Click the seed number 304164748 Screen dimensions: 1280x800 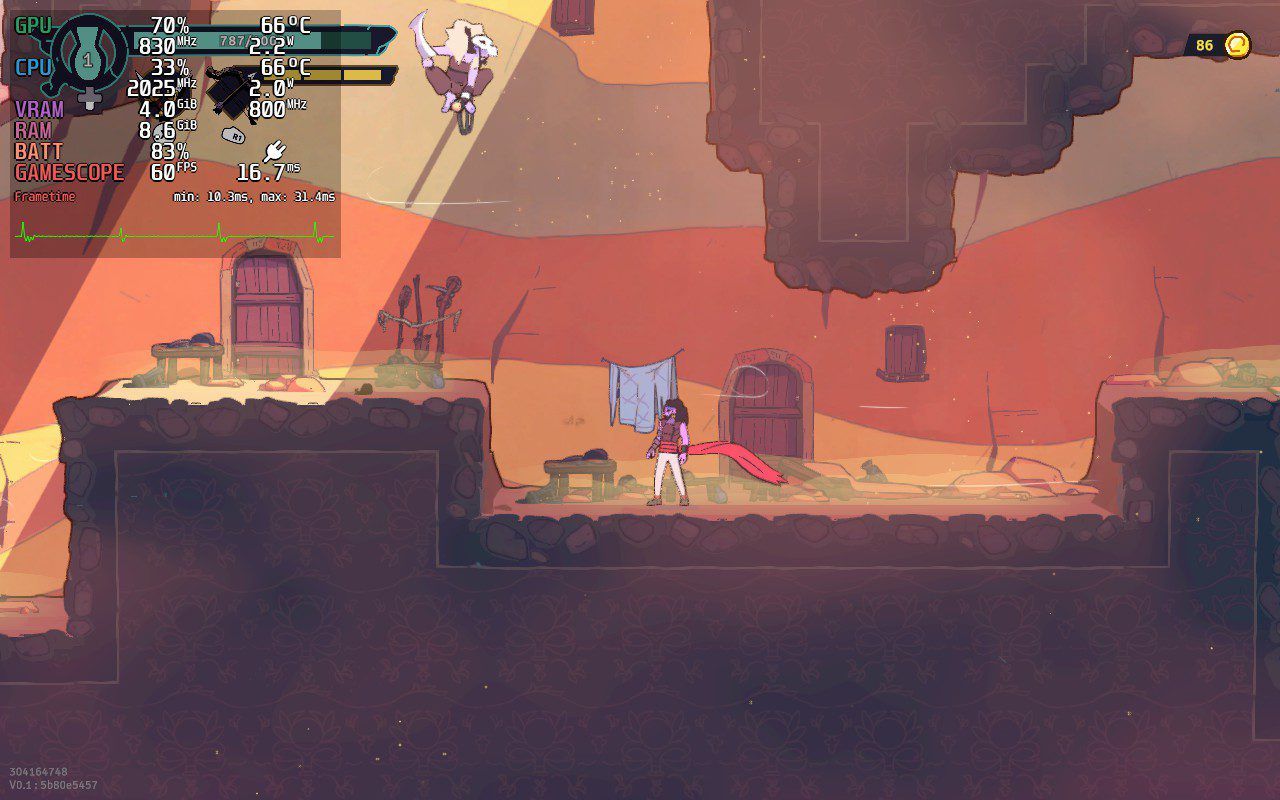[x=40, y=771]
